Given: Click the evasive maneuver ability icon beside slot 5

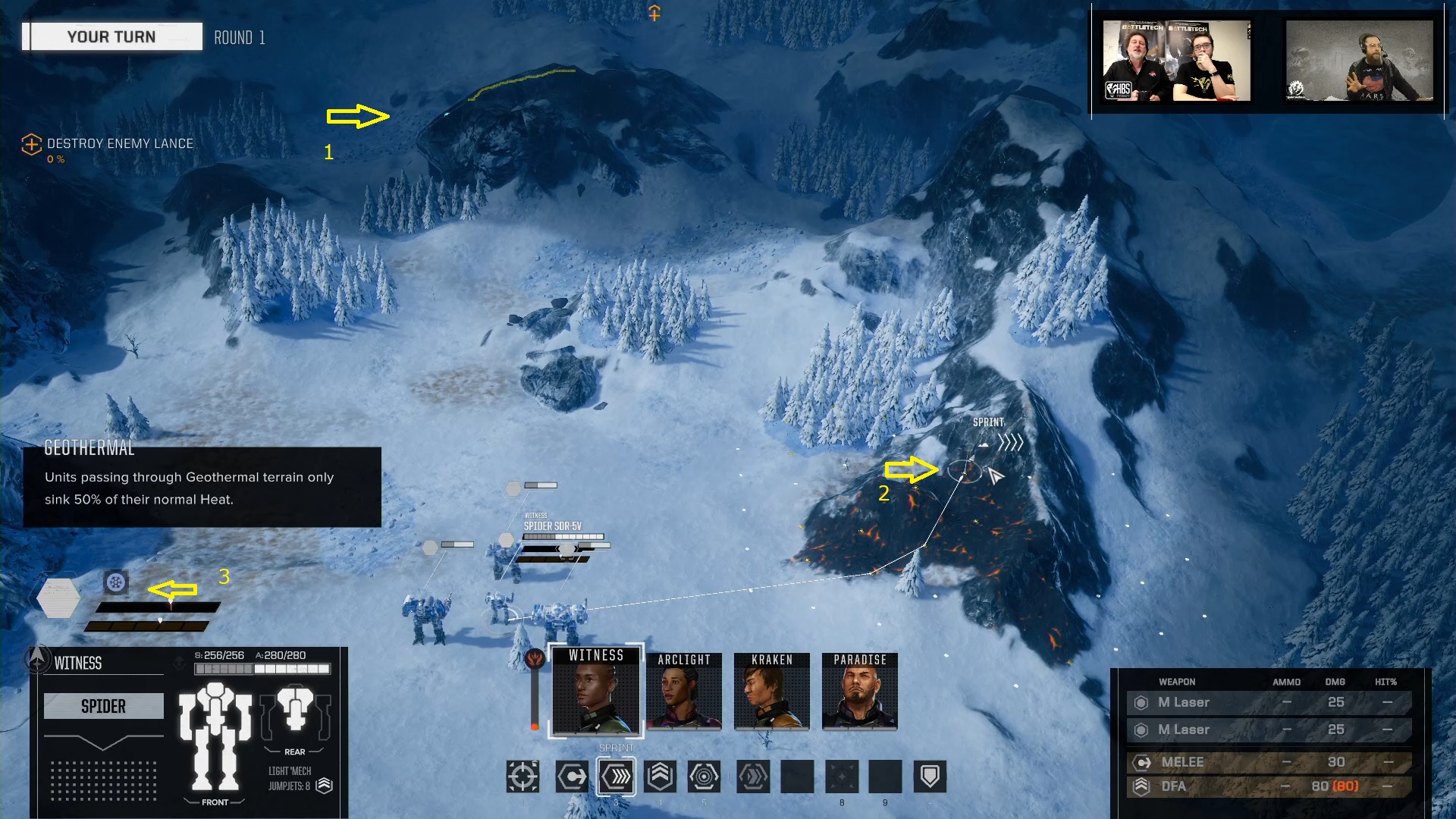Looking at the screenshot, I should click(752, 777).
